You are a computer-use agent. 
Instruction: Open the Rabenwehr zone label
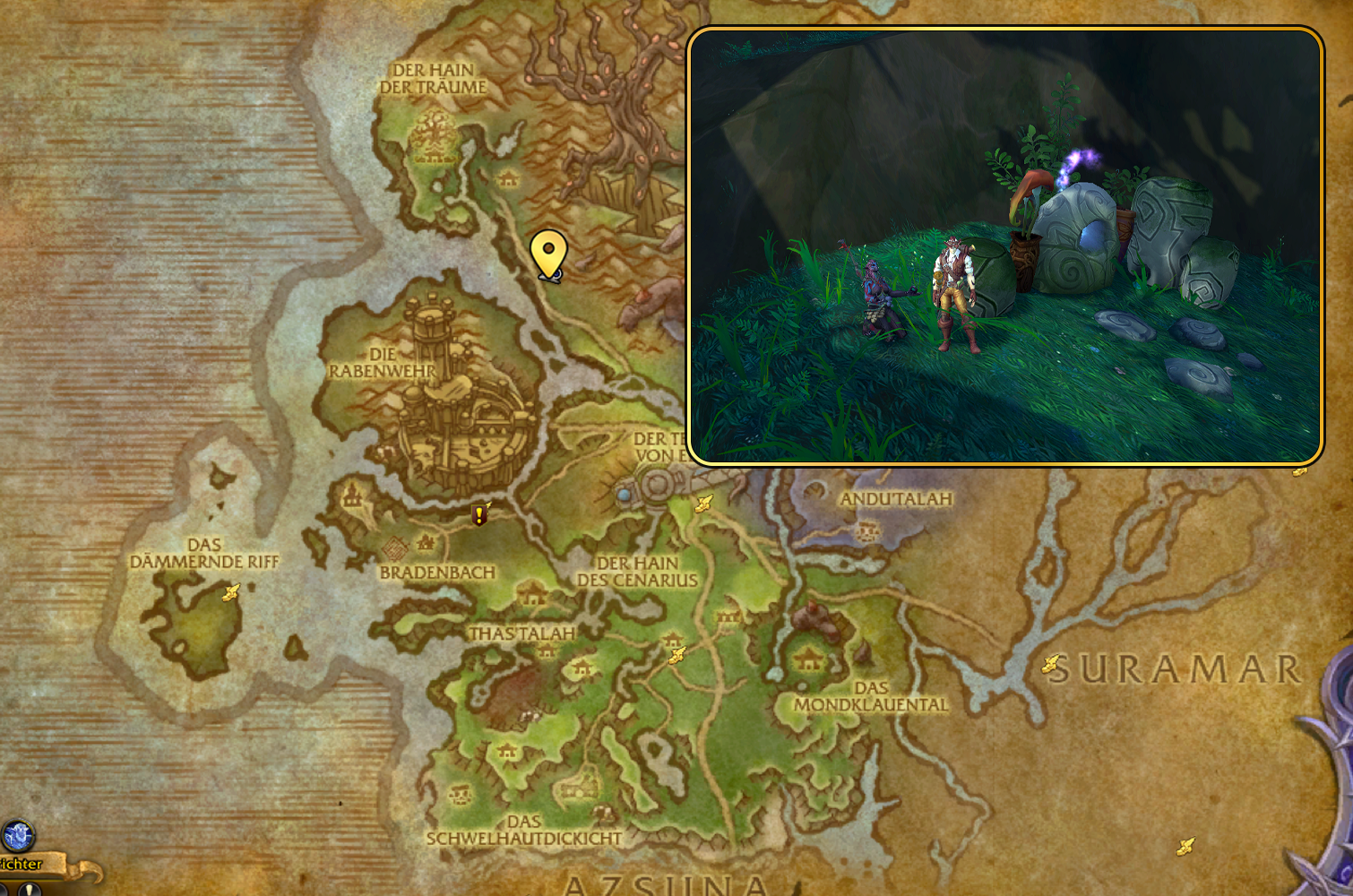tap(380, 362)
